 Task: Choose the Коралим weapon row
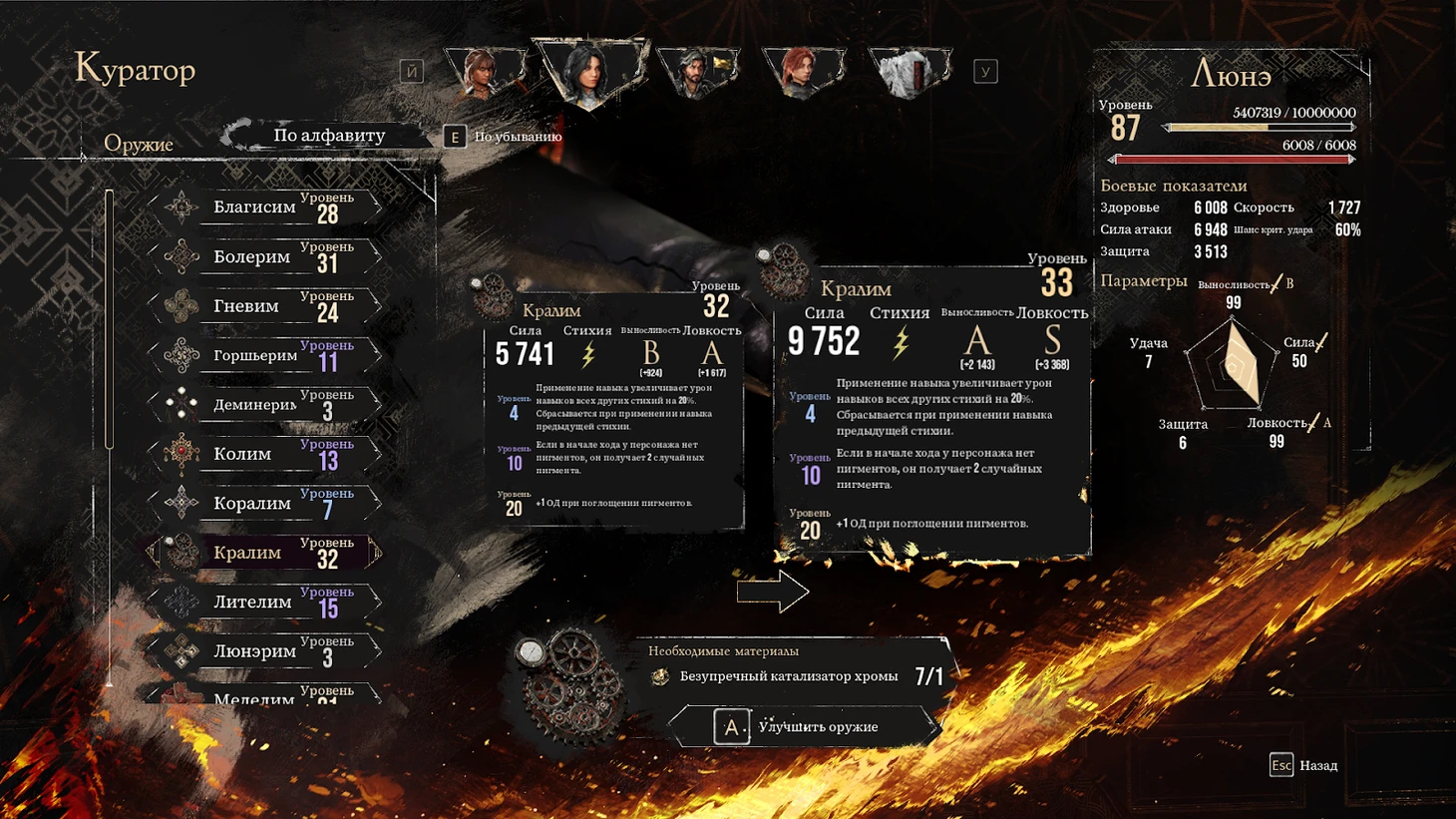[x=264, y=504]
